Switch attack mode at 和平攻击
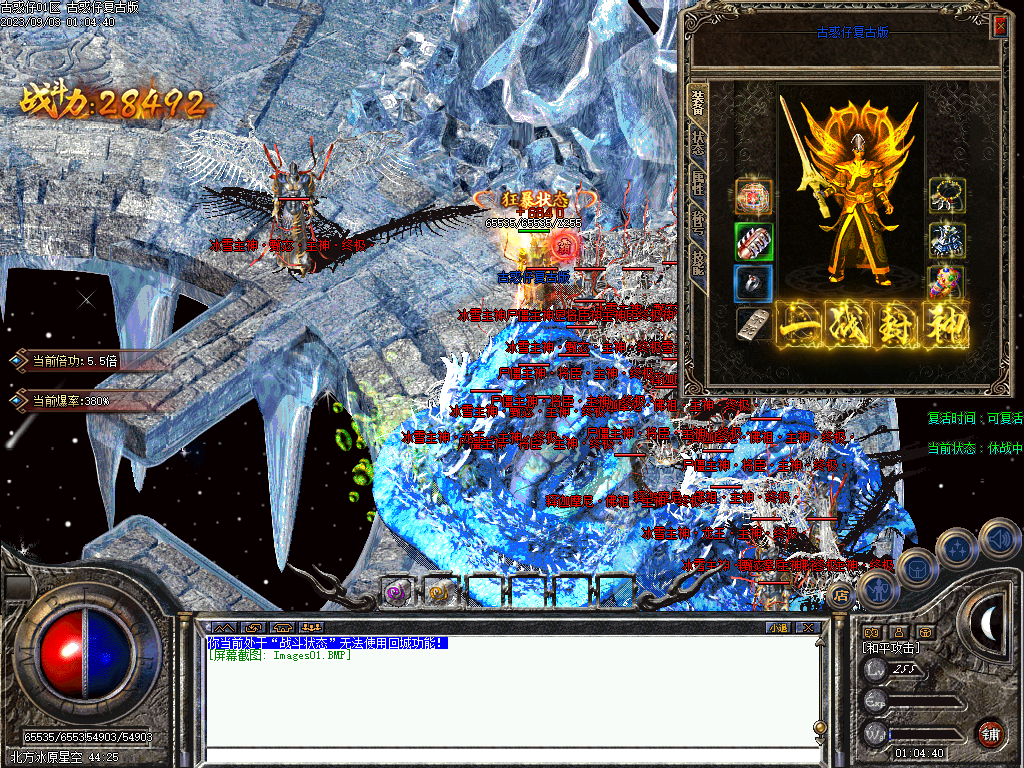The image size is (1024, 768). pyautogui.click(x=891, y=648)
